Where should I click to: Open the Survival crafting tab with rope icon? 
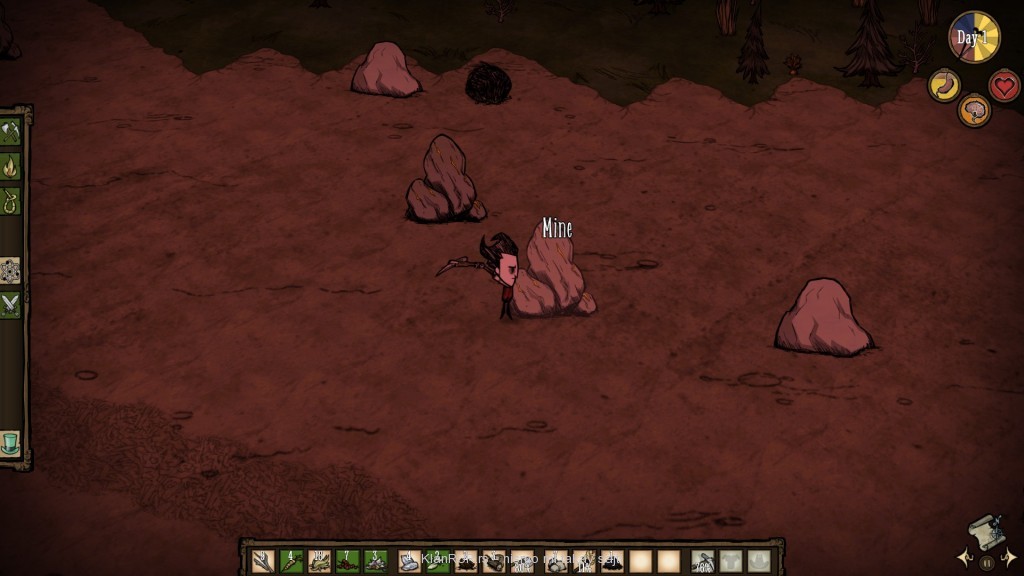point(11,201)
